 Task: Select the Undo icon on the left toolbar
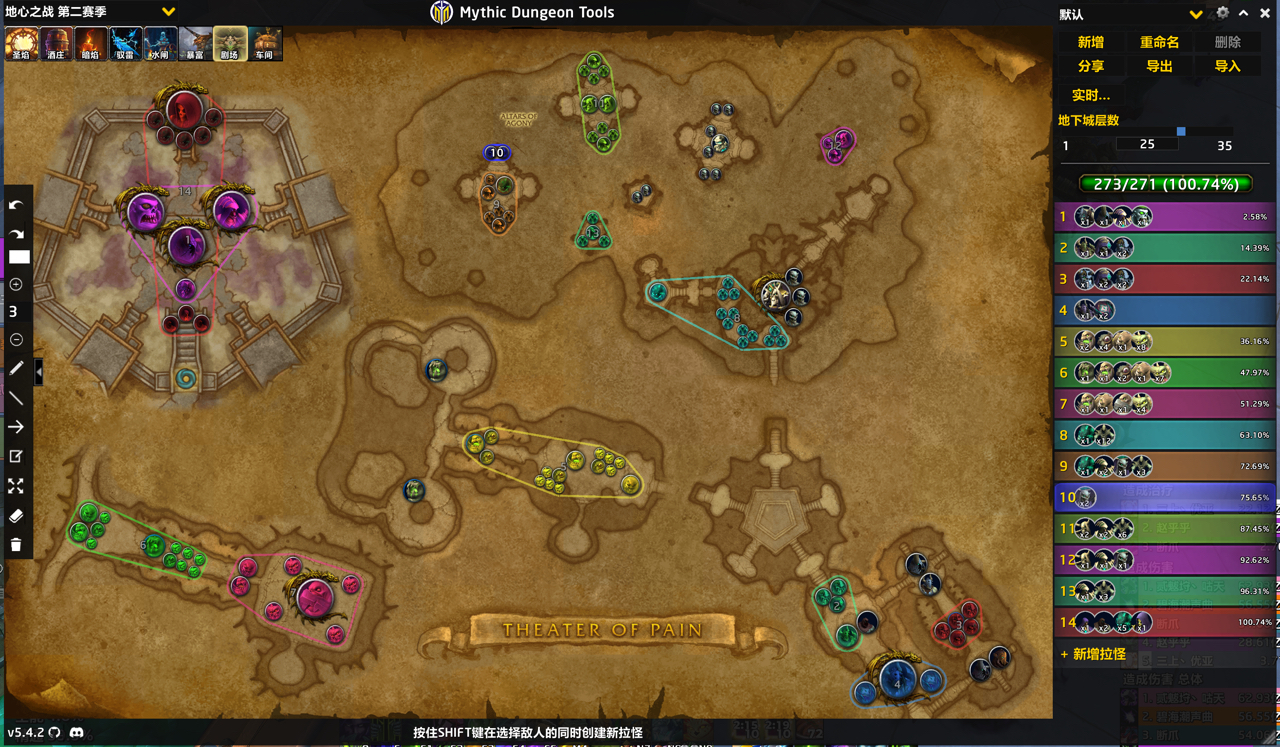(x=17, y=205)
